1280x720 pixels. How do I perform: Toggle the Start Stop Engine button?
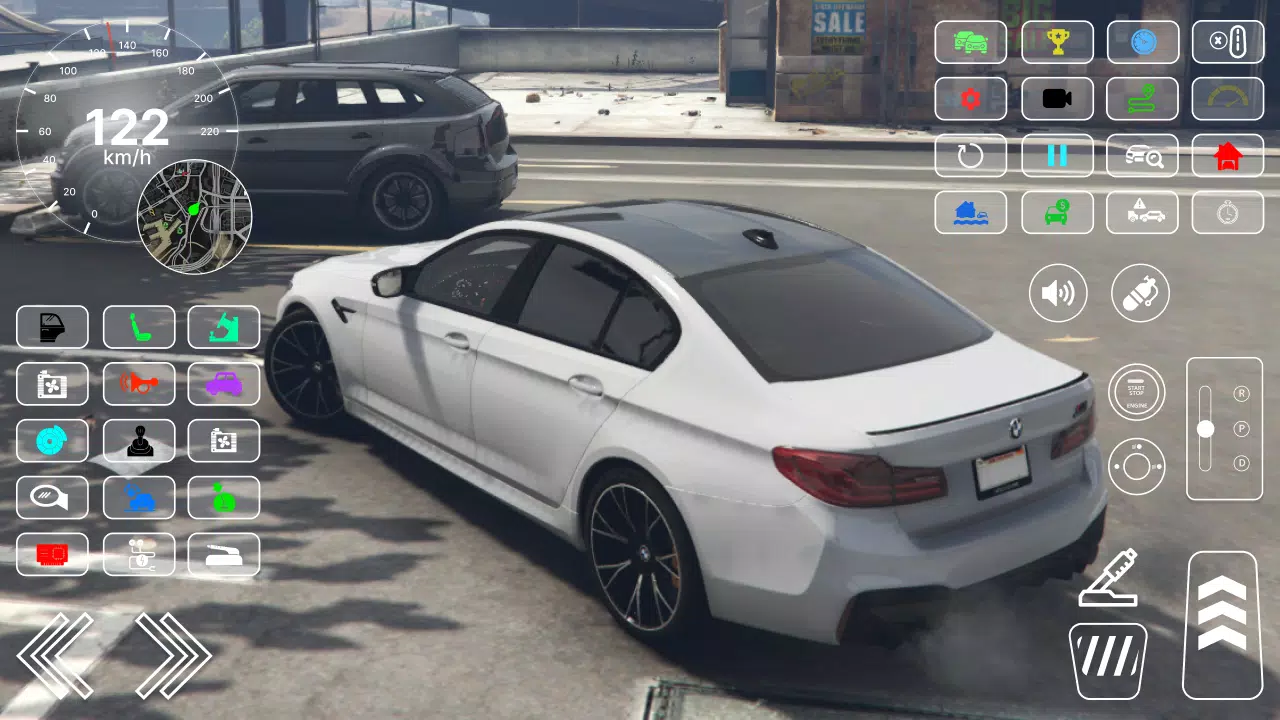click(1137, 391)
